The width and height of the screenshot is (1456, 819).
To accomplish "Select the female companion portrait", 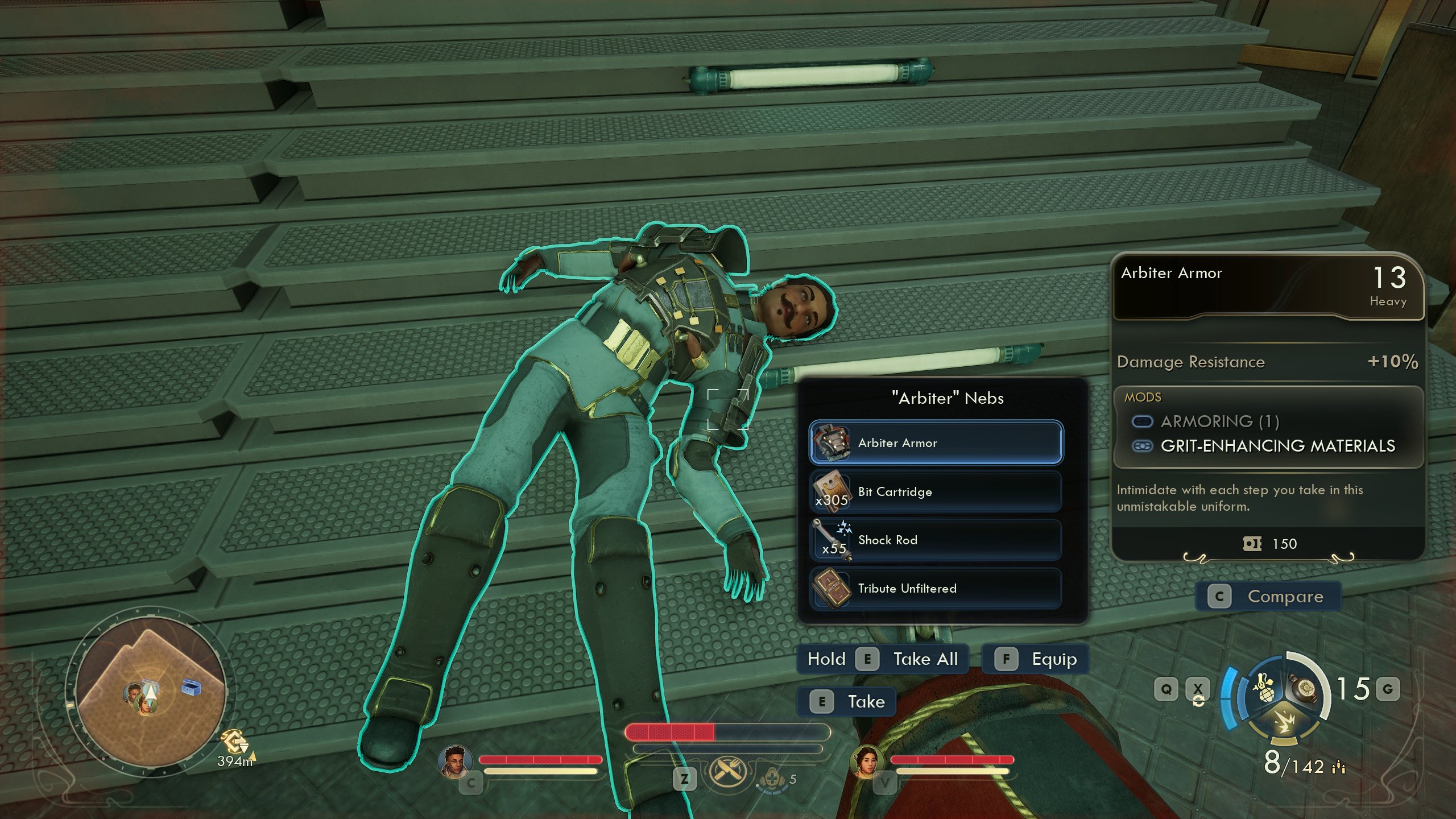I will (x=865, y=760).
